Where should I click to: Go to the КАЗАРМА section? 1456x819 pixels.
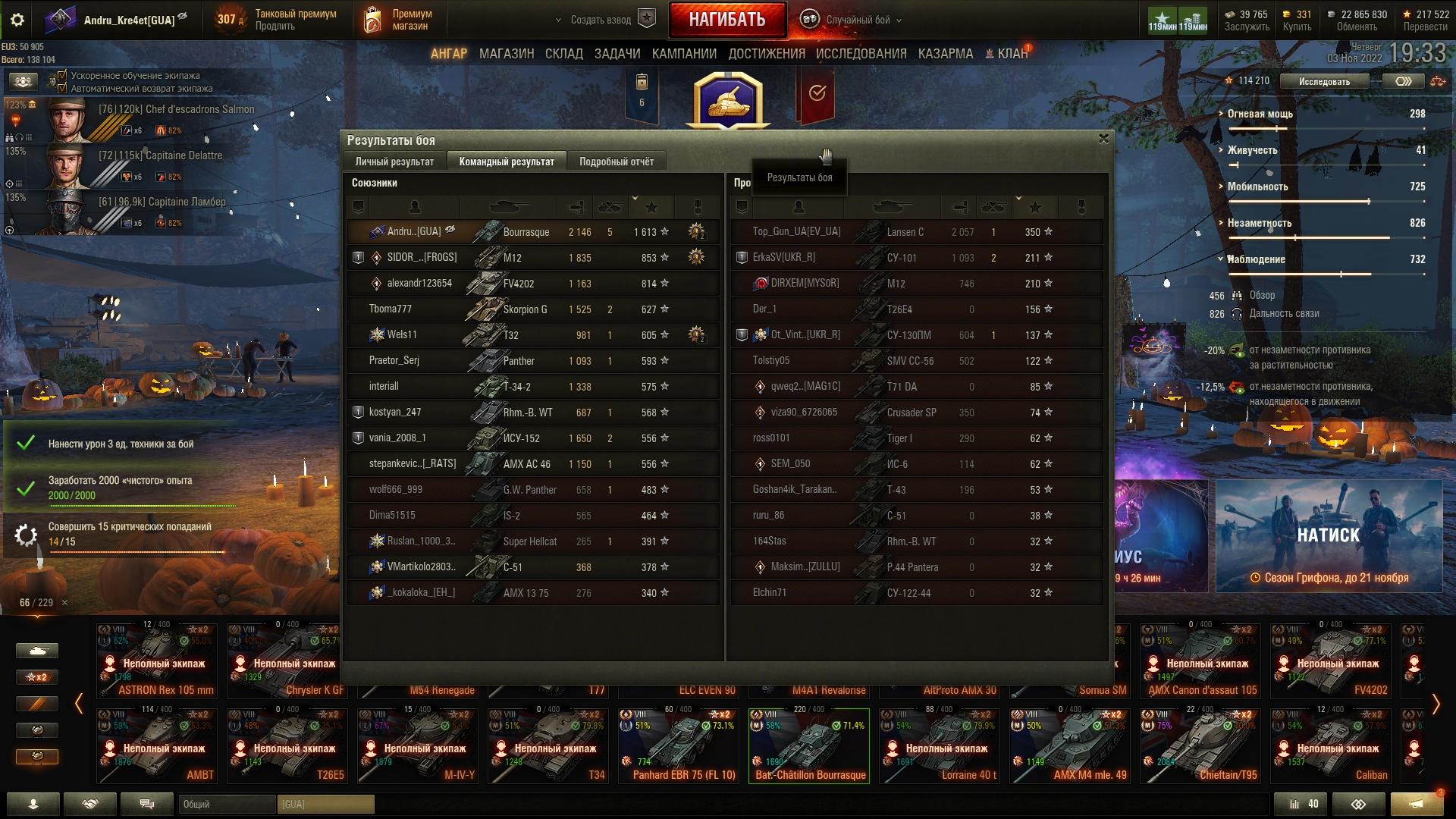click(946, 54)
